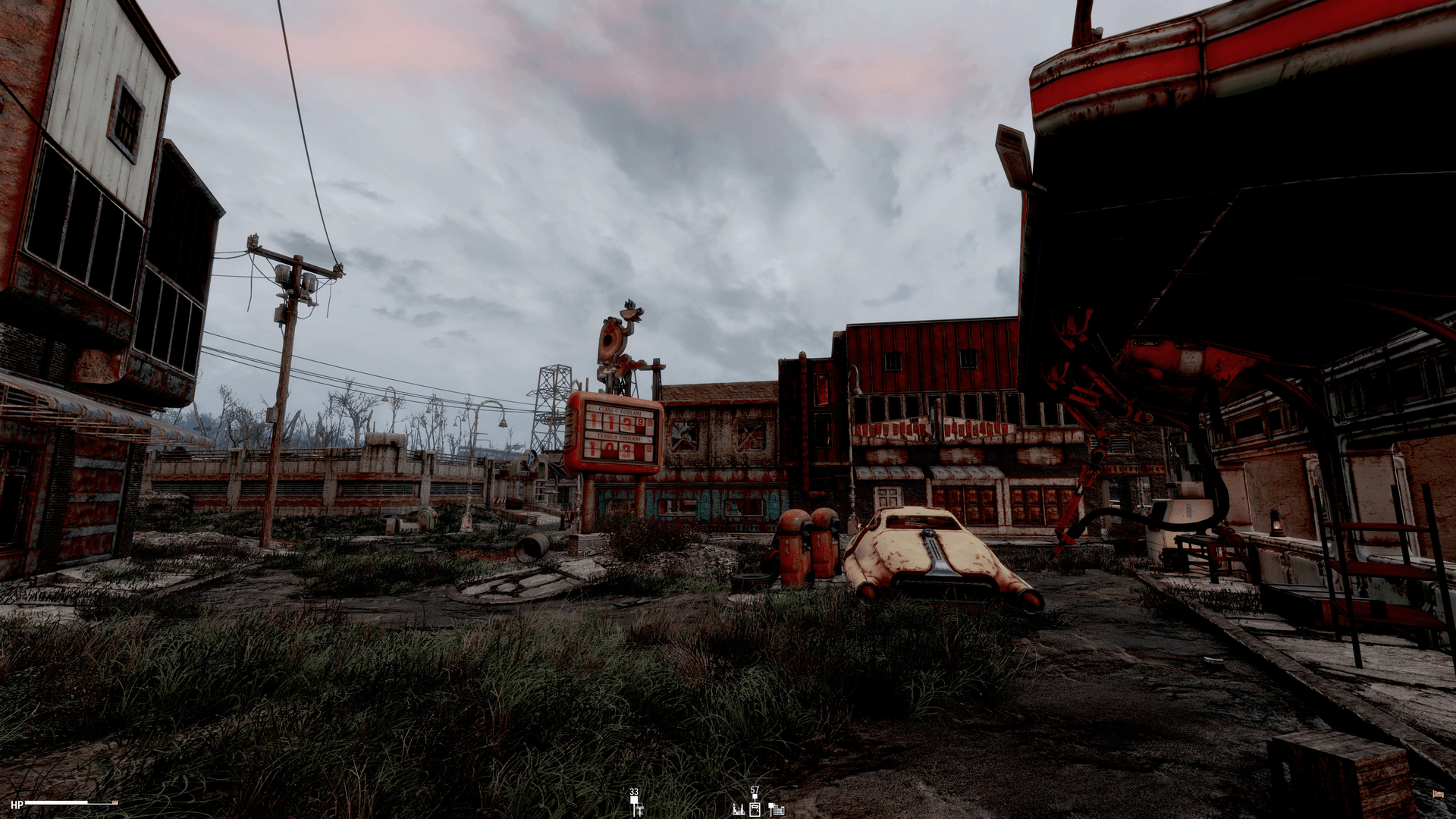Viewport: 1456px width, 819px height.
Task: Click the white quest marker above the 33 label
Action: pyautogui.click(x=634, y=799)
